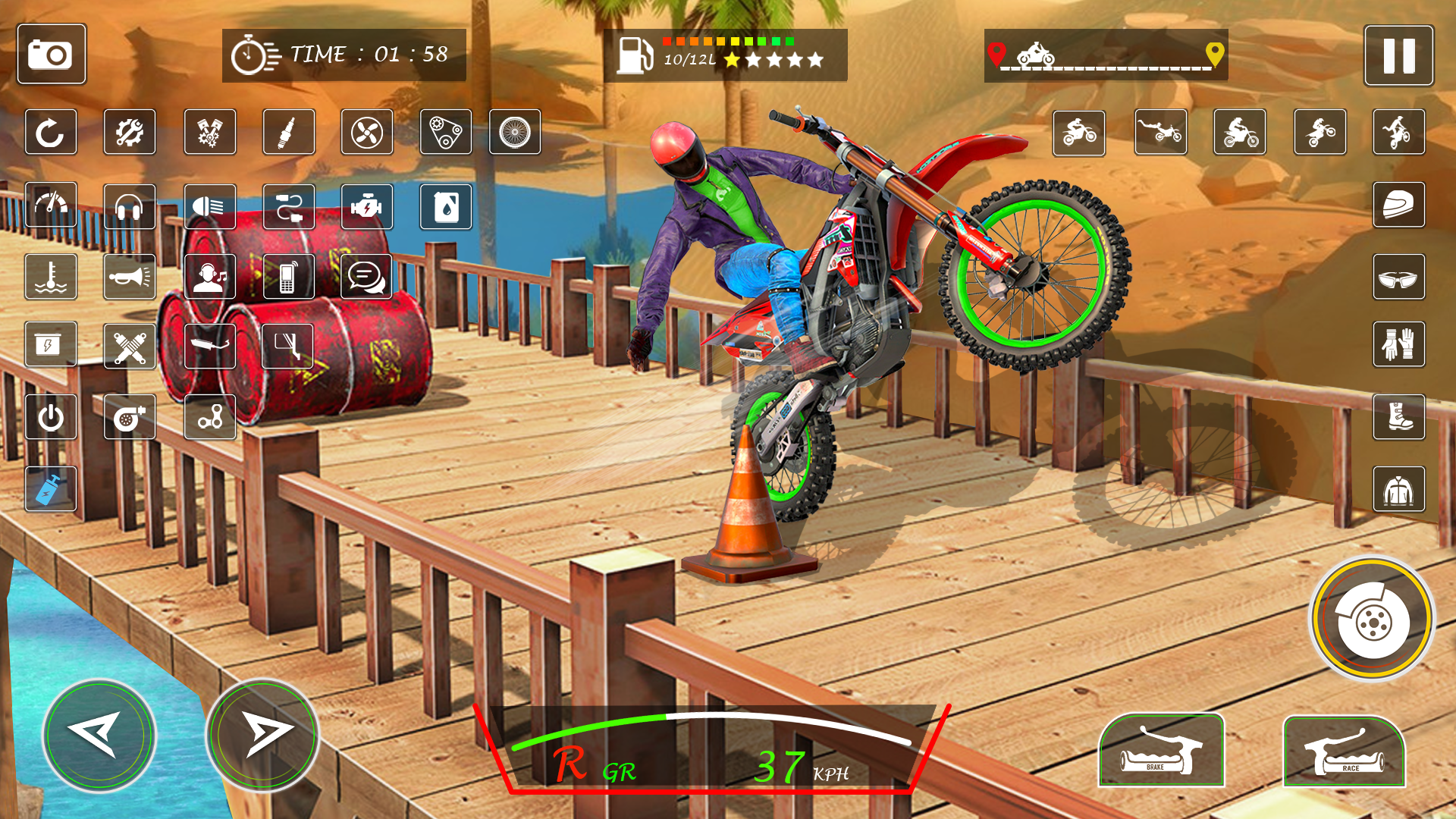
Task: Open the chat bubbles icon
Action: [x=366, y=277]
